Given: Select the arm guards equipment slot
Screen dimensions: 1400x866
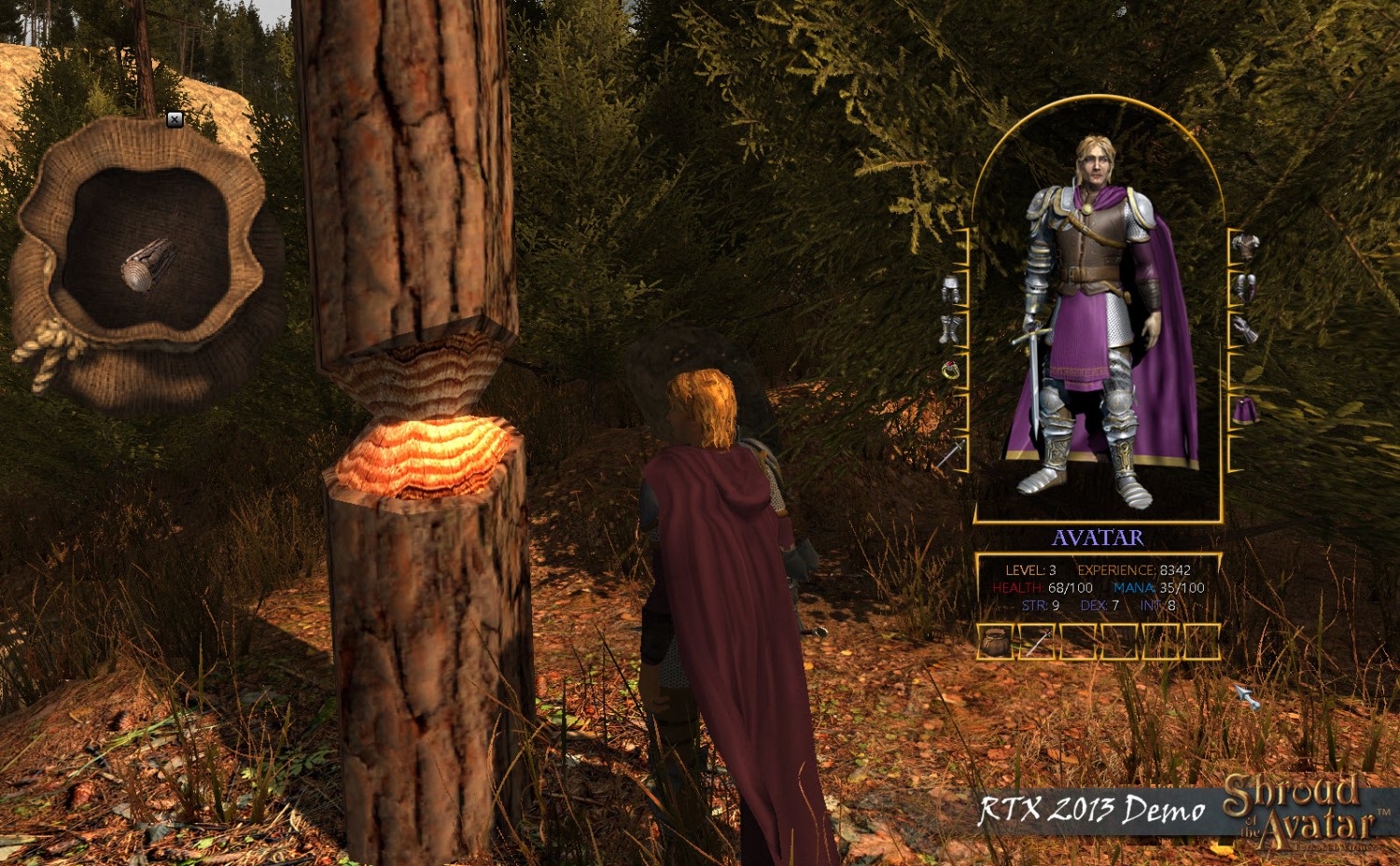Looking at the screenshot, I should coord(1245,287).
